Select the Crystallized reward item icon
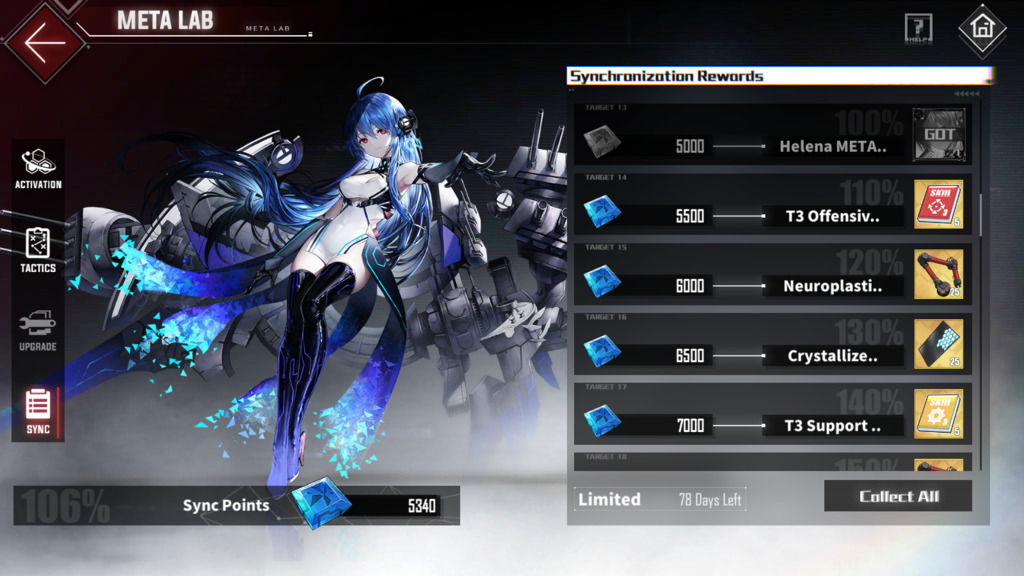1024x576 pixels. pos(938,345)
